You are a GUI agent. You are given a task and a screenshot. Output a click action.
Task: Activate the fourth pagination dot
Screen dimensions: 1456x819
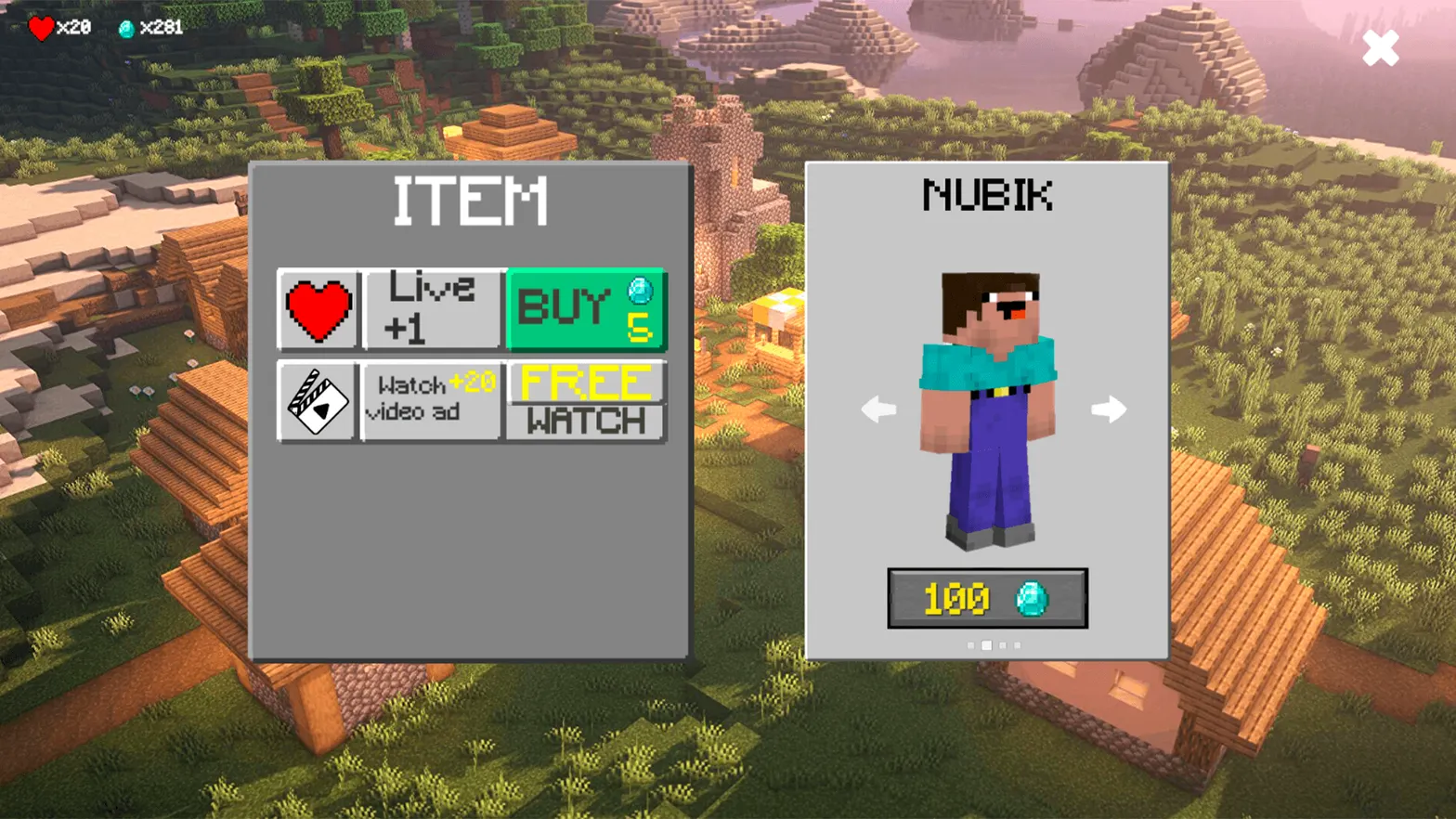pos(1018,643)
